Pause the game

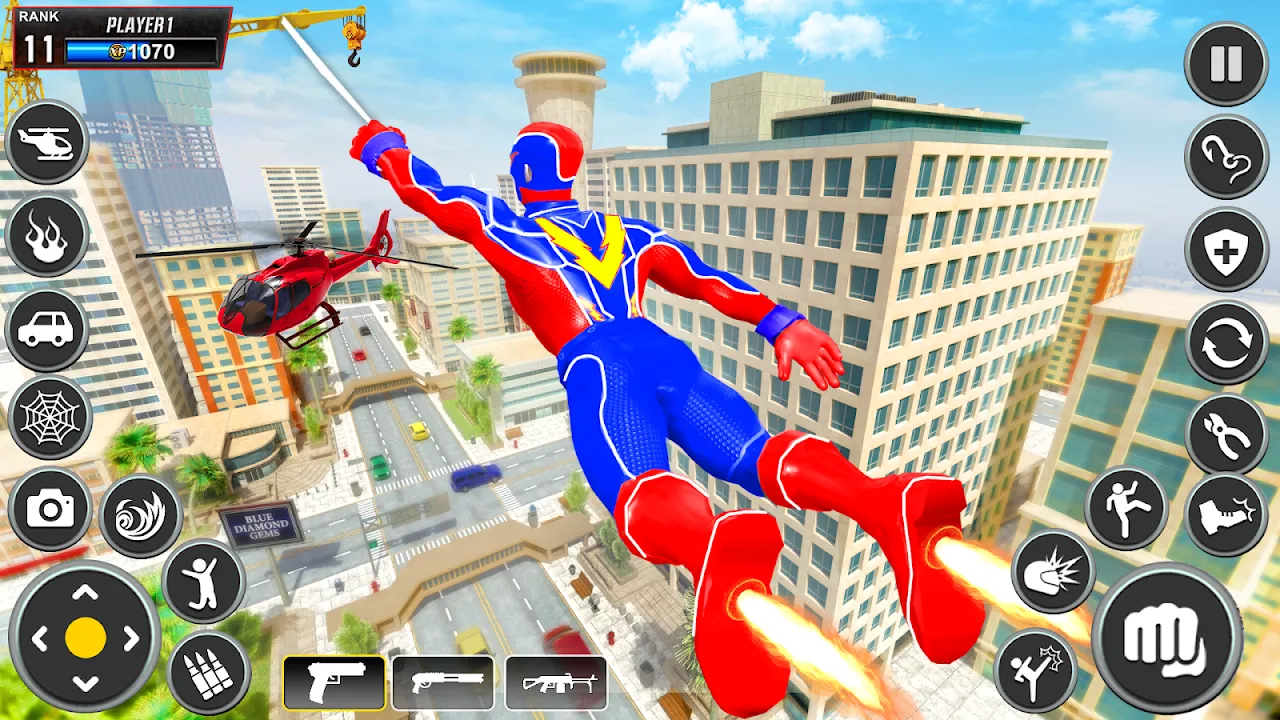click(1225, 63)
